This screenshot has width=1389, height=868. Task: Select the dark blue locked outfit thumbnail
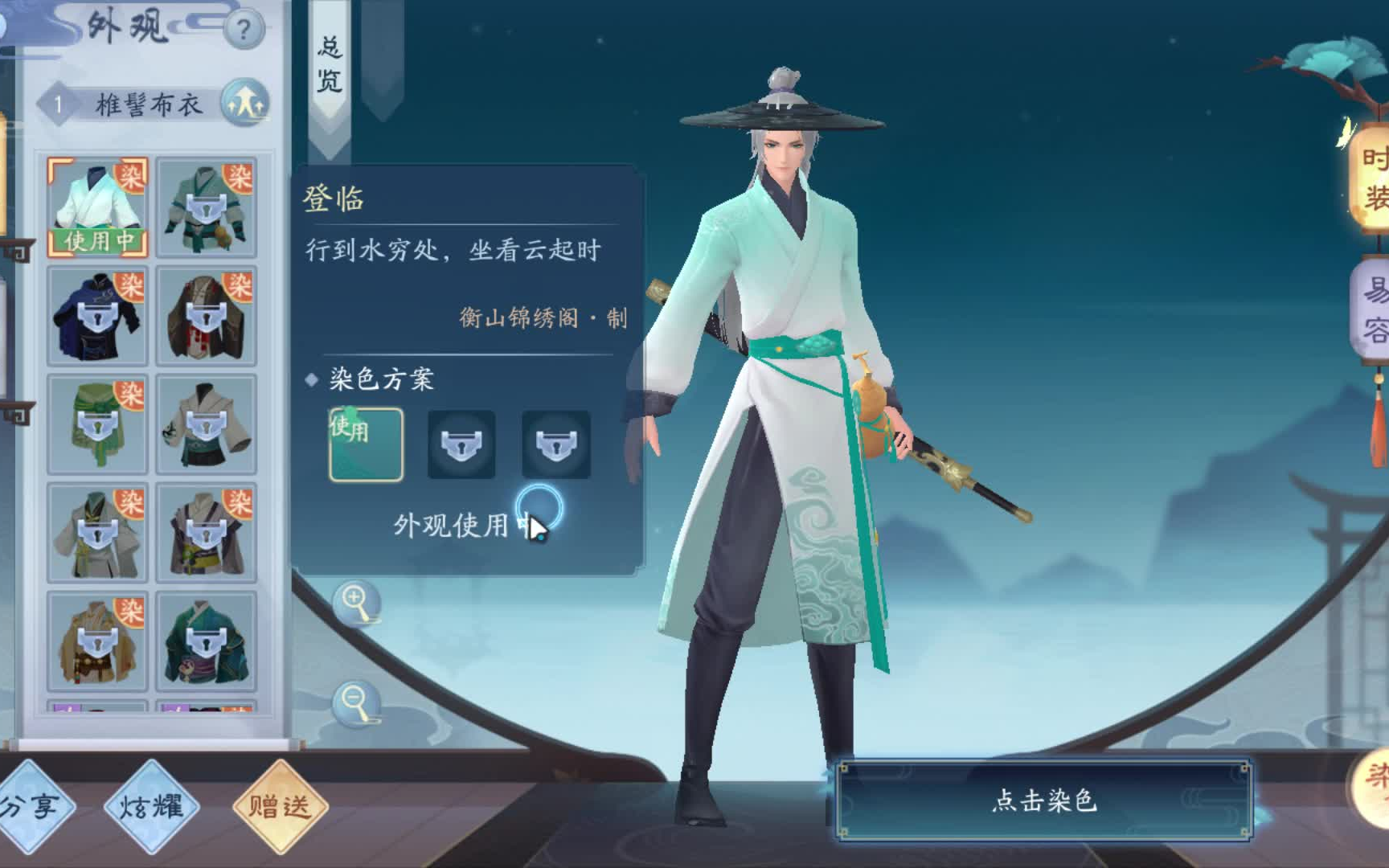pos(97,313)
